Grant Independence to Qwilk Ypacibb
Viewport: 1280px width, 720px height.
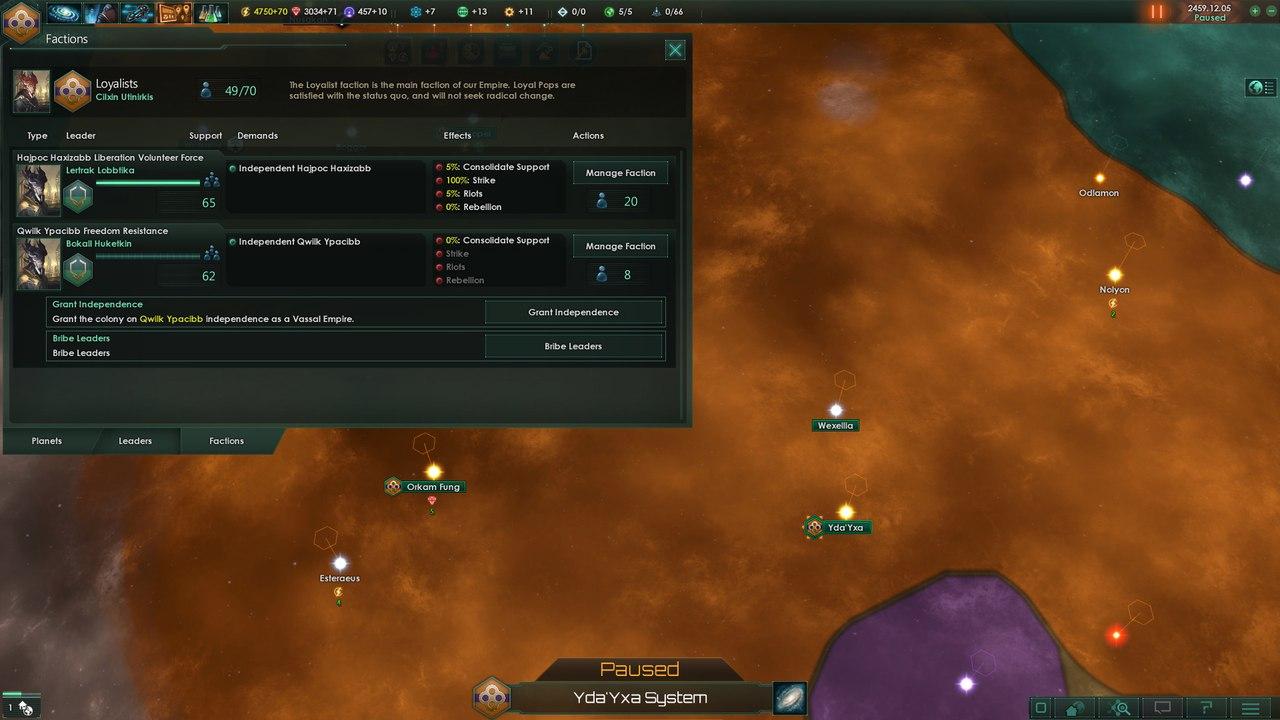point(573,312)
